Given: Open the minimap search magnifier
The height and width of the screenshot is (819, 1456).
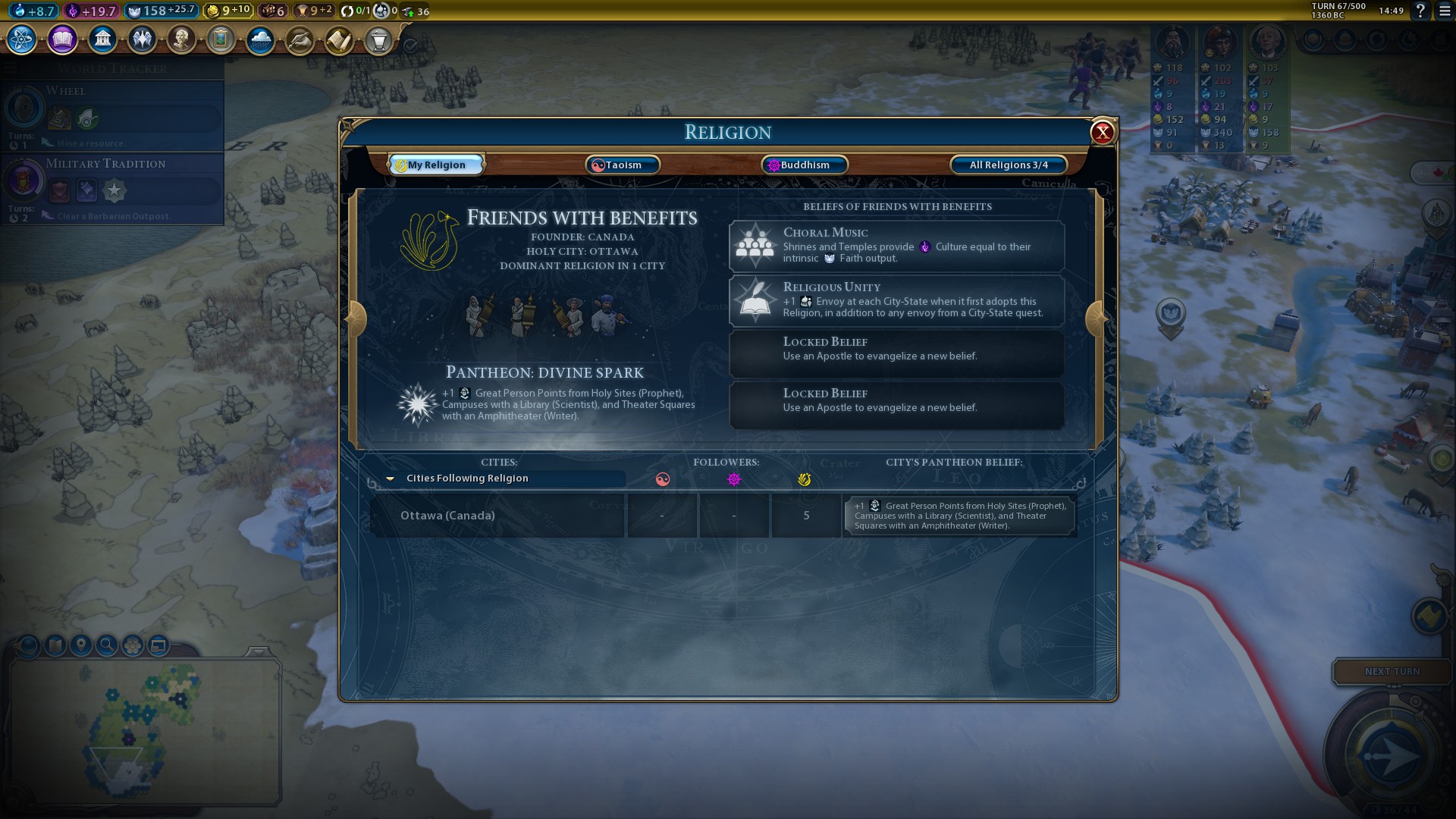Looking at the screenshot, I should pyautogui.click(x=107, y=645).
